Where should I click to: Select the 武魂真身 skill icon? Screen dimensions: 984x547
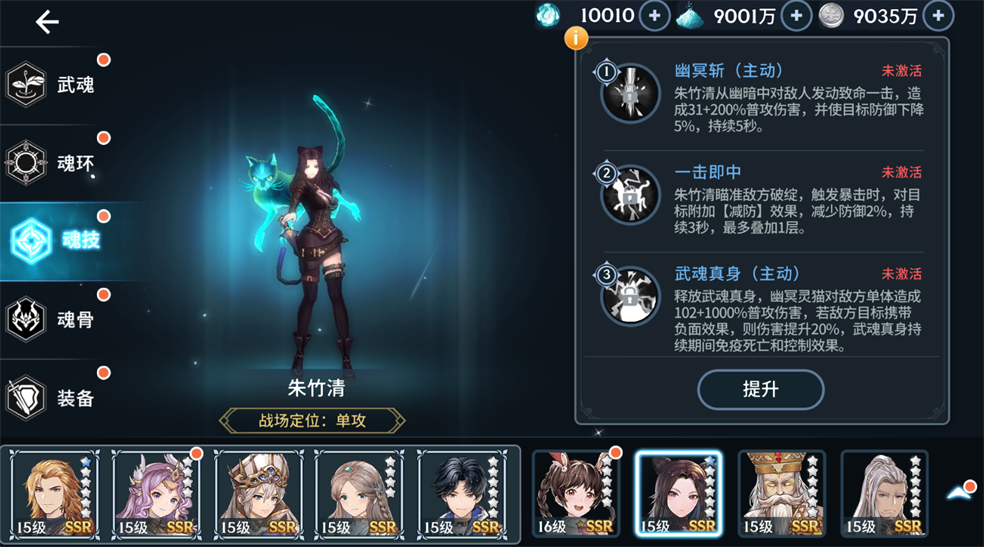(x=629, y=294)
